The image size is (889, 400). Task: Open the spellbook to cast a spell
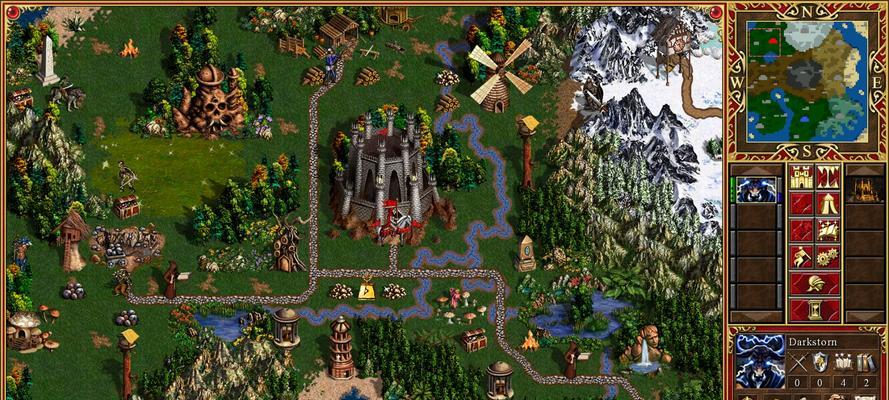tap(827, 230)
